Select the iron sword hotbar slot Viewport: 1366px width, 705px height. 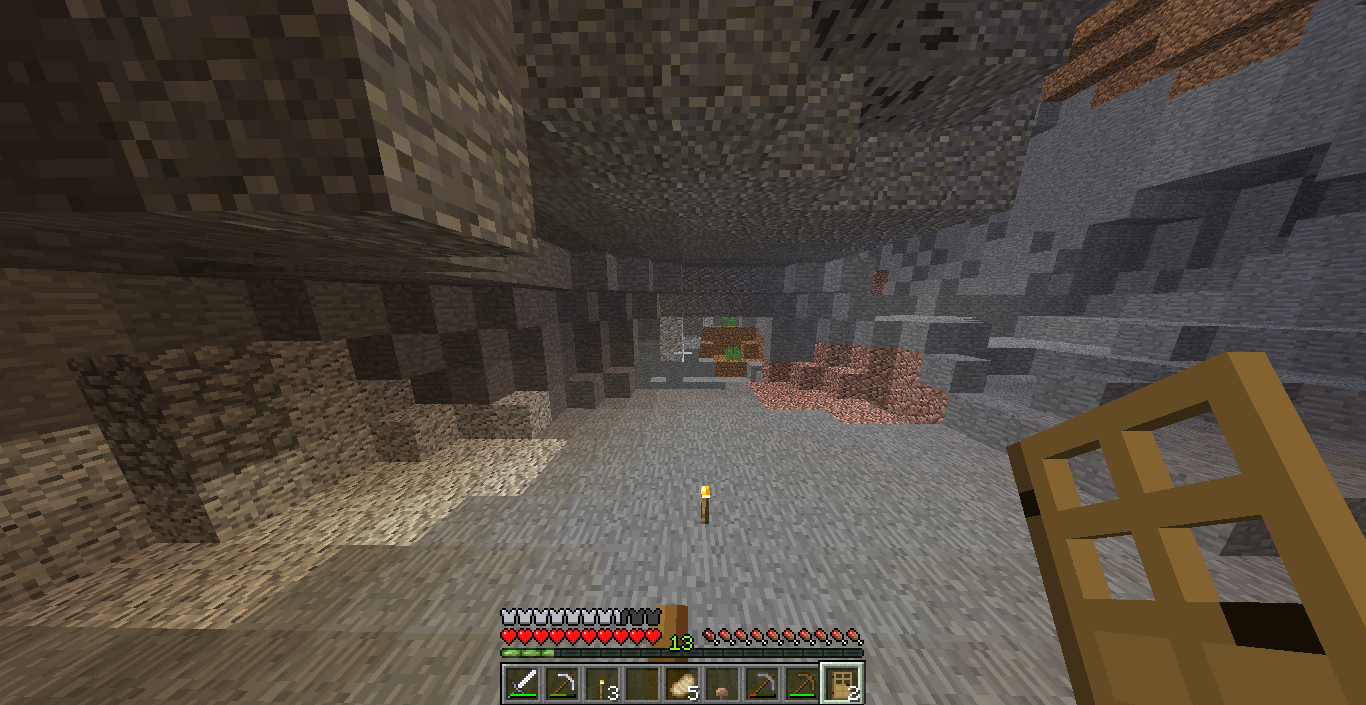click(522, 684)
